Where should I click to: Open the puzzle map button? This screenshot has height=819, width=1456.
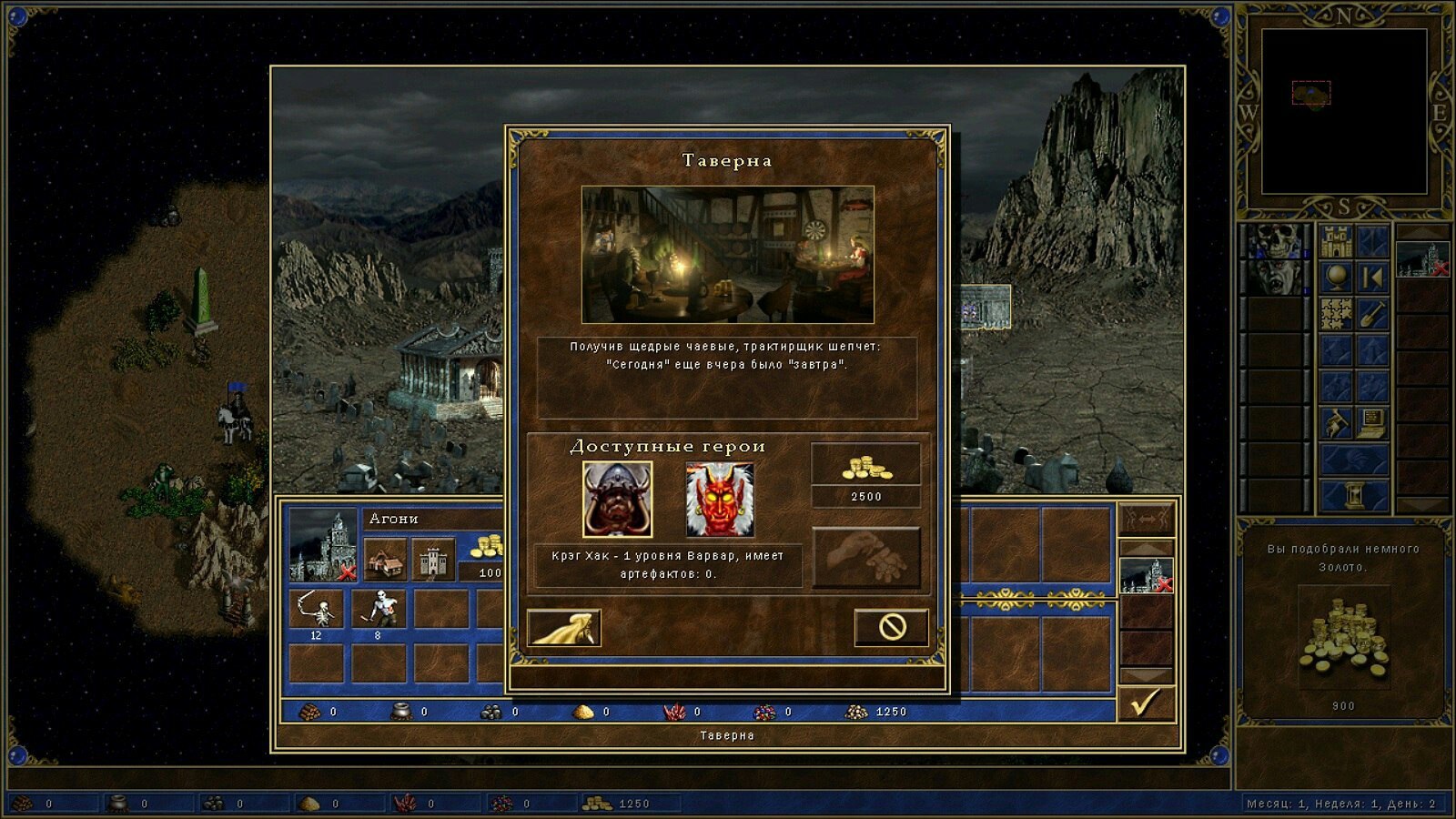tap(1336, 314)
